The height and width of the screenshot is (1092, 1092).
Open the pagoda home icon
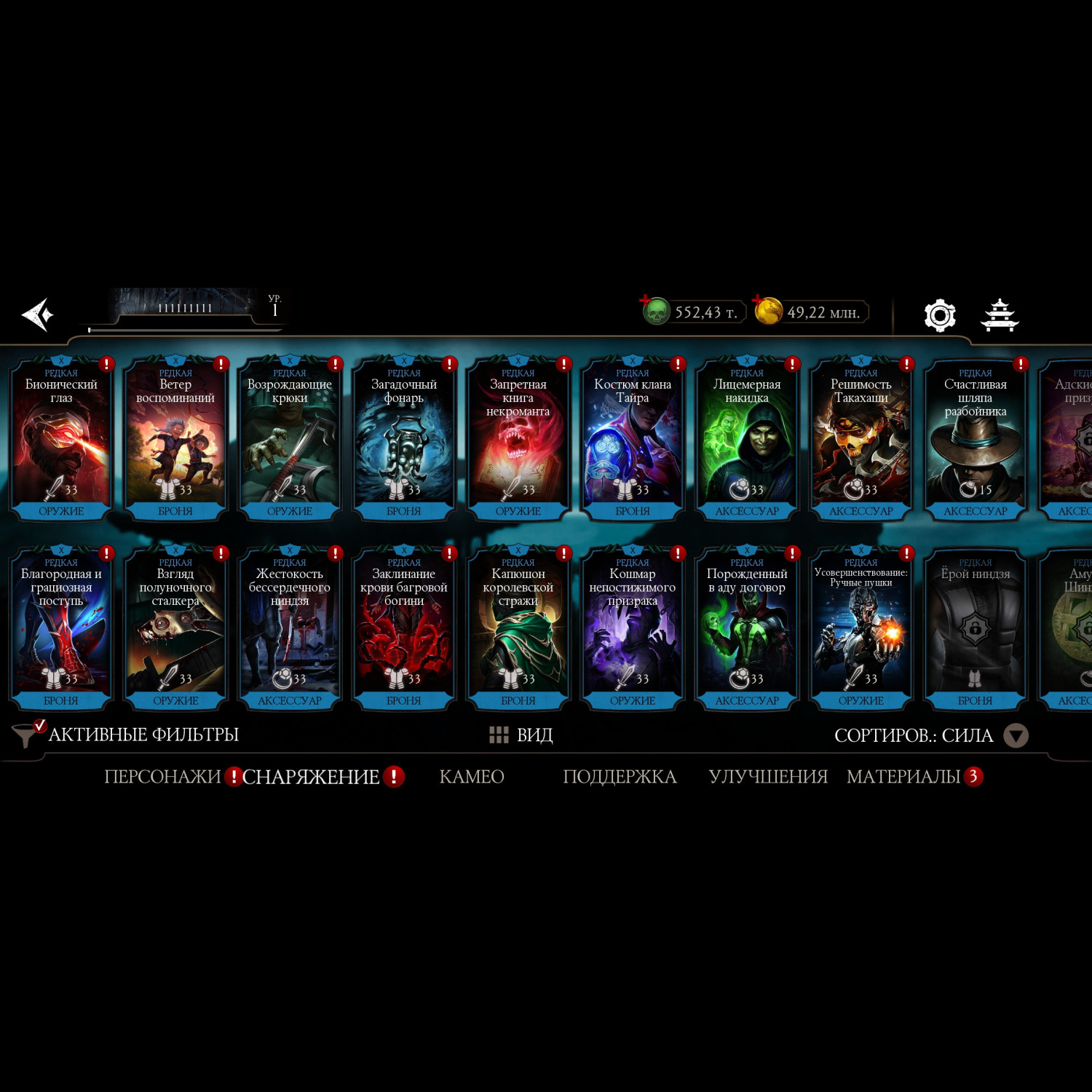click(x=1000, y=315)
